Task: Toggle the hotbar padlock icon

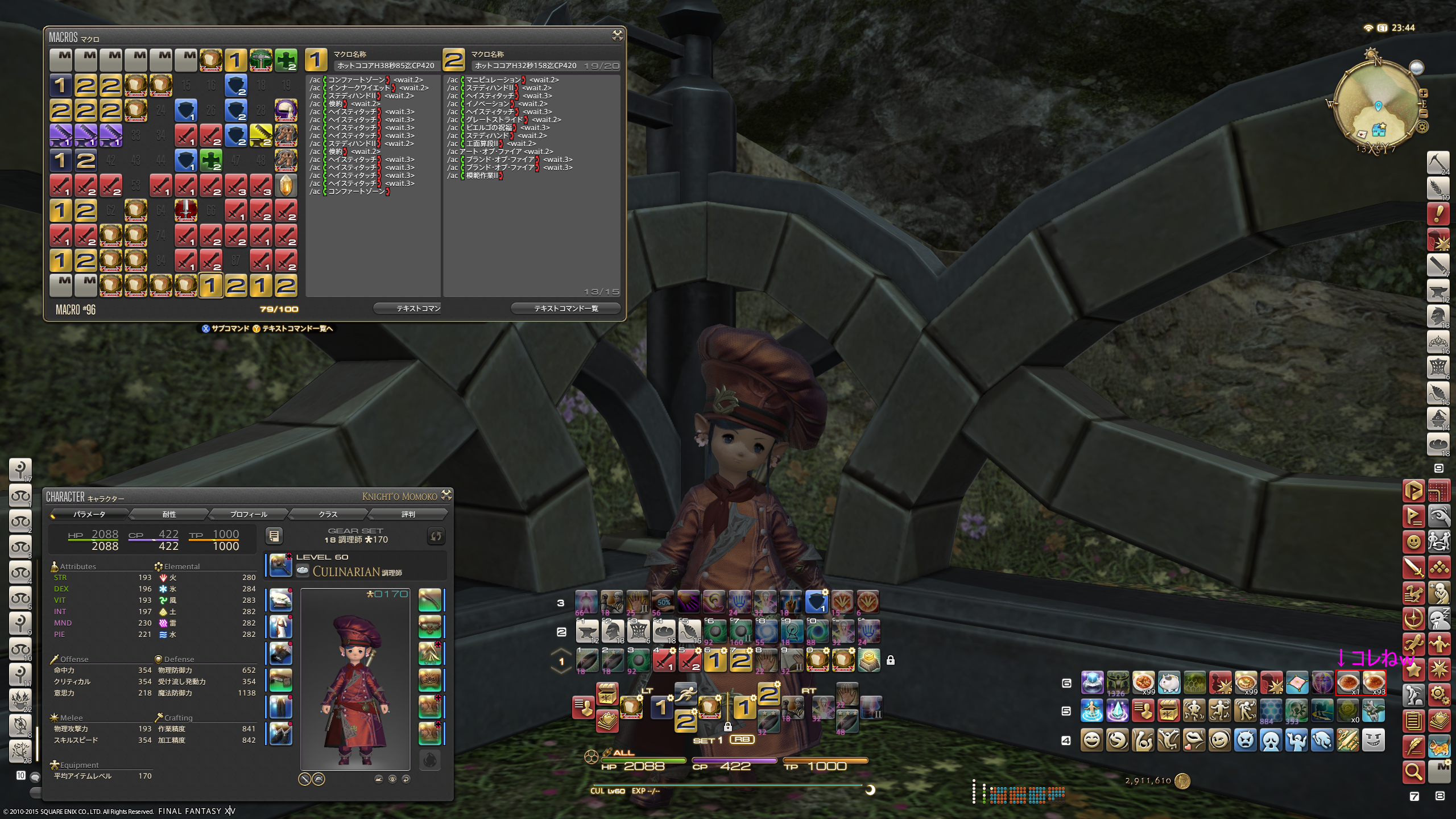Action: 891,660
